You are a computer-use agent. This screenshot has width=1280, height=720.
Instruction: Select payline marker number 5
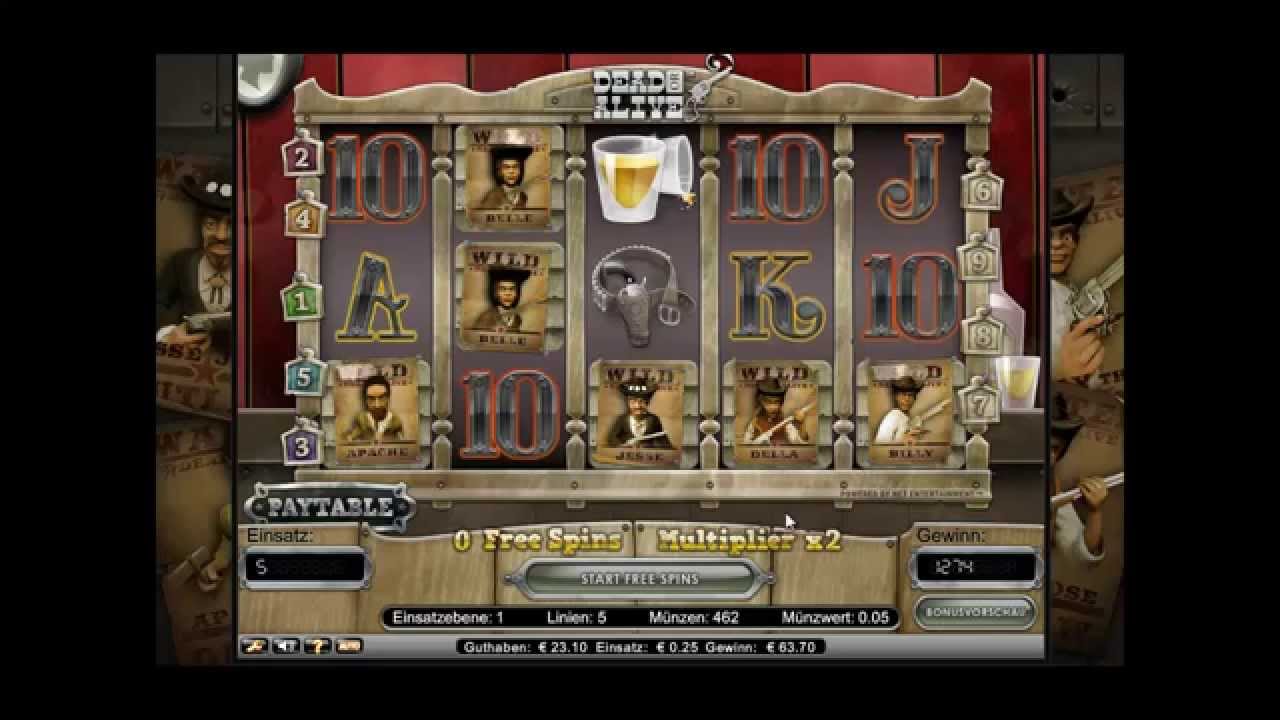click(x=303, y=377)
